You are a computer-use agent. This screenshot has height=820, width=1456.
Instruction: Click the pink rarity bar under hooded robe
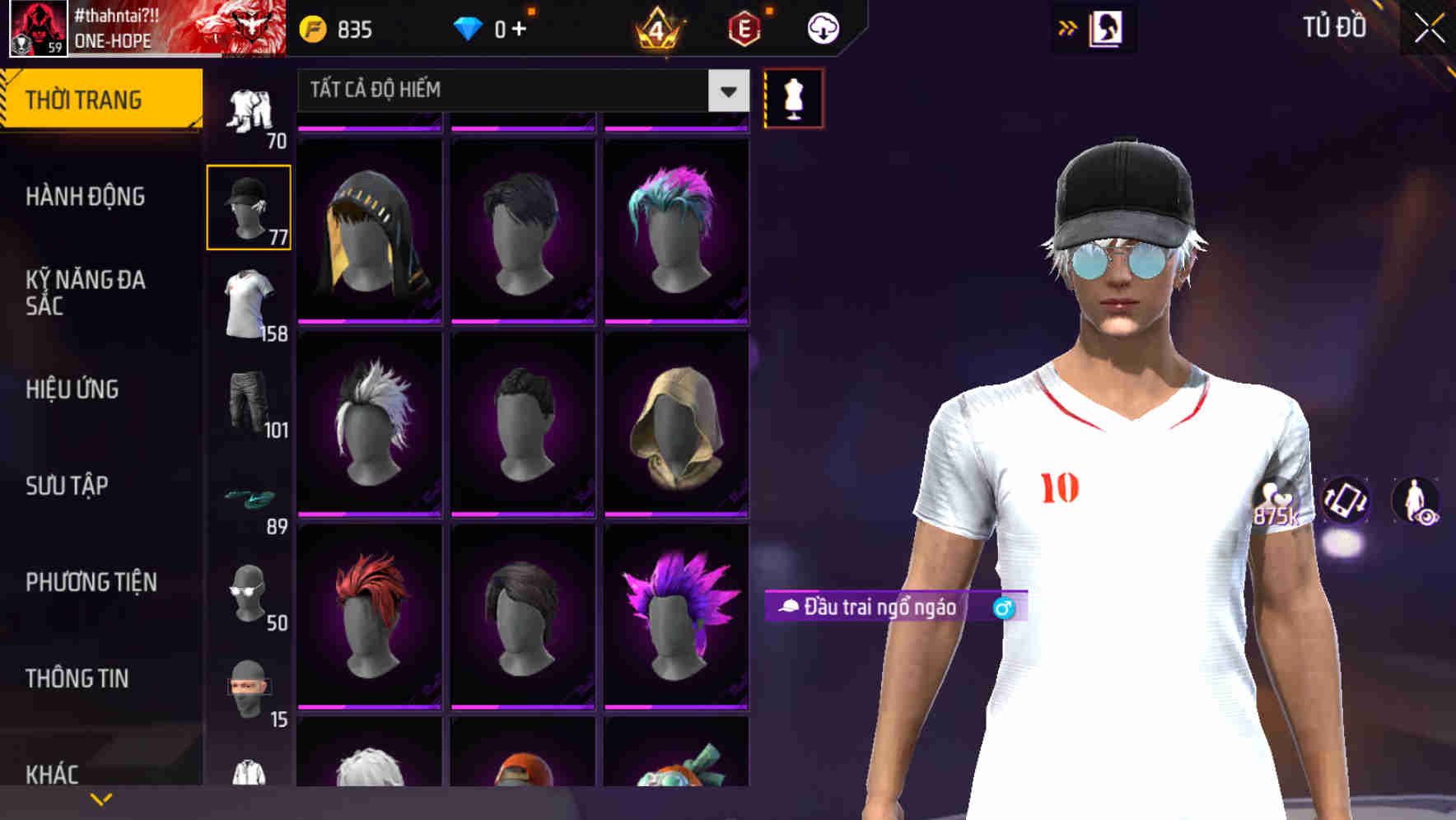pyautogui.click(x=676, y=514)
